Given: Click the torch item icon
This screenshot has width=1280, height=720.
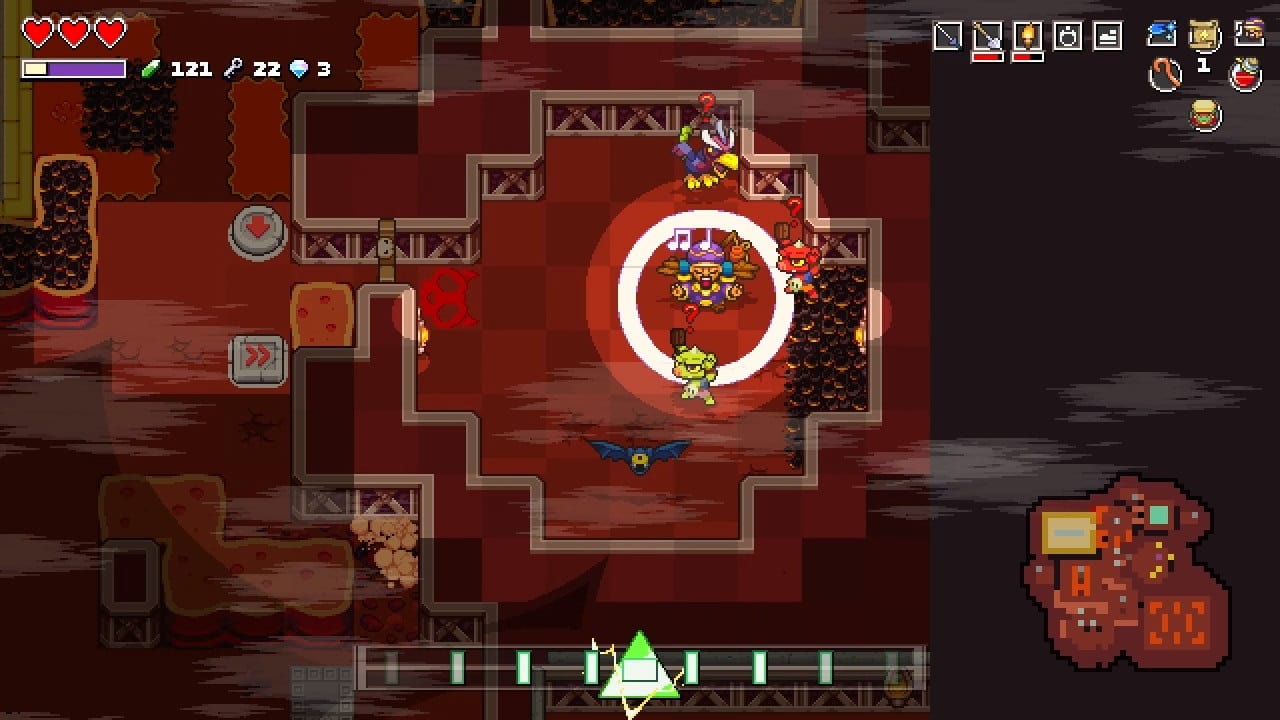Looking at the screenshot, I should pyautogui.click(x=1028, y=35).
